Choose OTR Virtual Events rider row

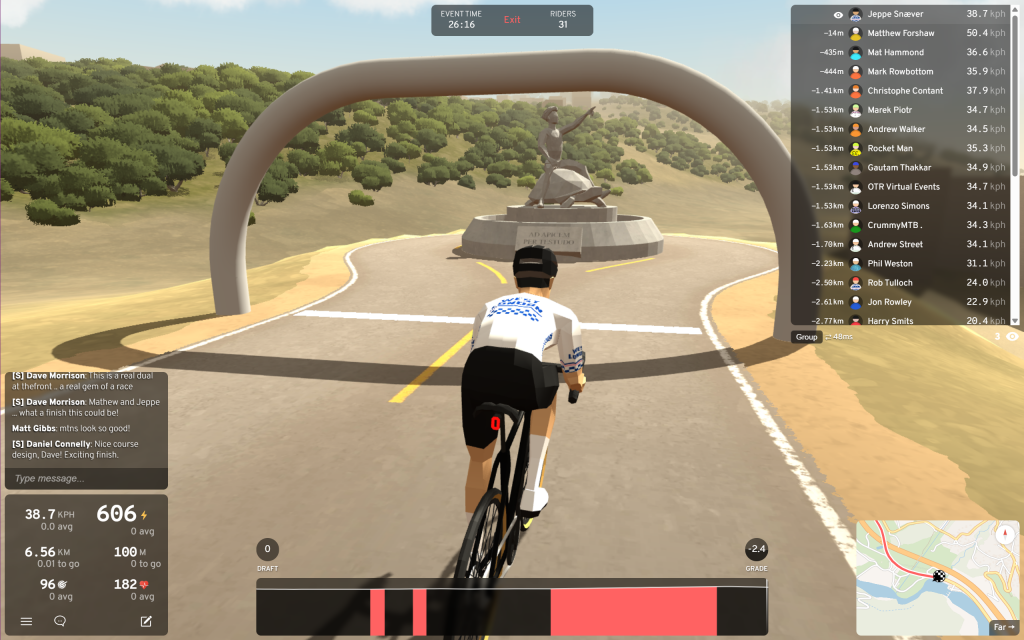point(903,187)
